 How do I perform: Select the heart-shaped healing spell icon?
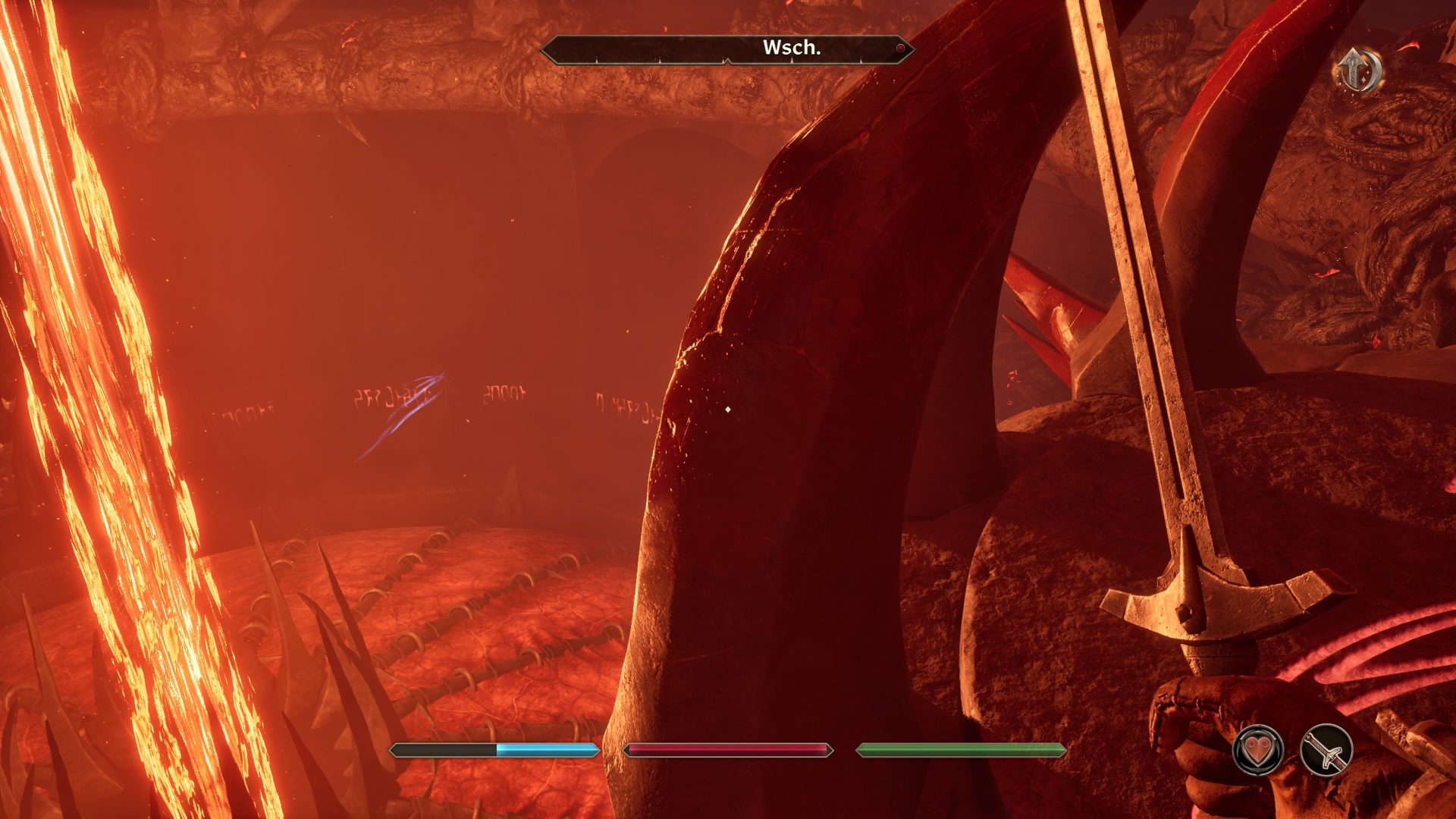tap(1258, 750)
